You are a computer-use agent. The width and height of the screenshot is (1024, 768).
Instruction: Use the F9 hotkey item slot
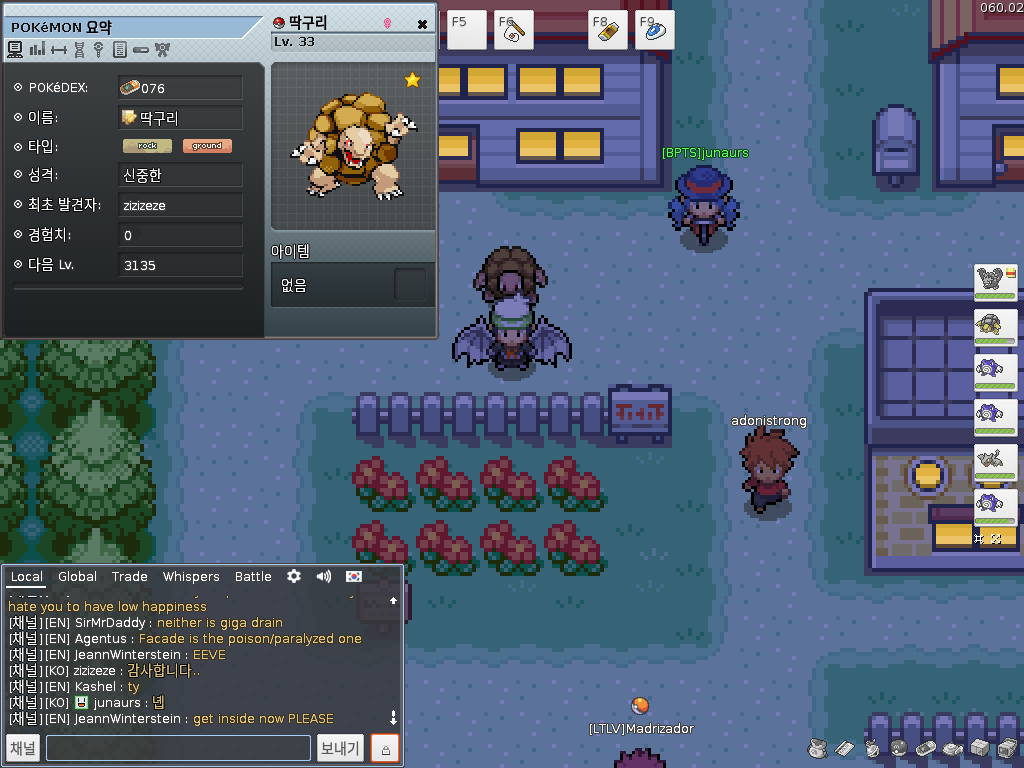[x=654, y=30]
